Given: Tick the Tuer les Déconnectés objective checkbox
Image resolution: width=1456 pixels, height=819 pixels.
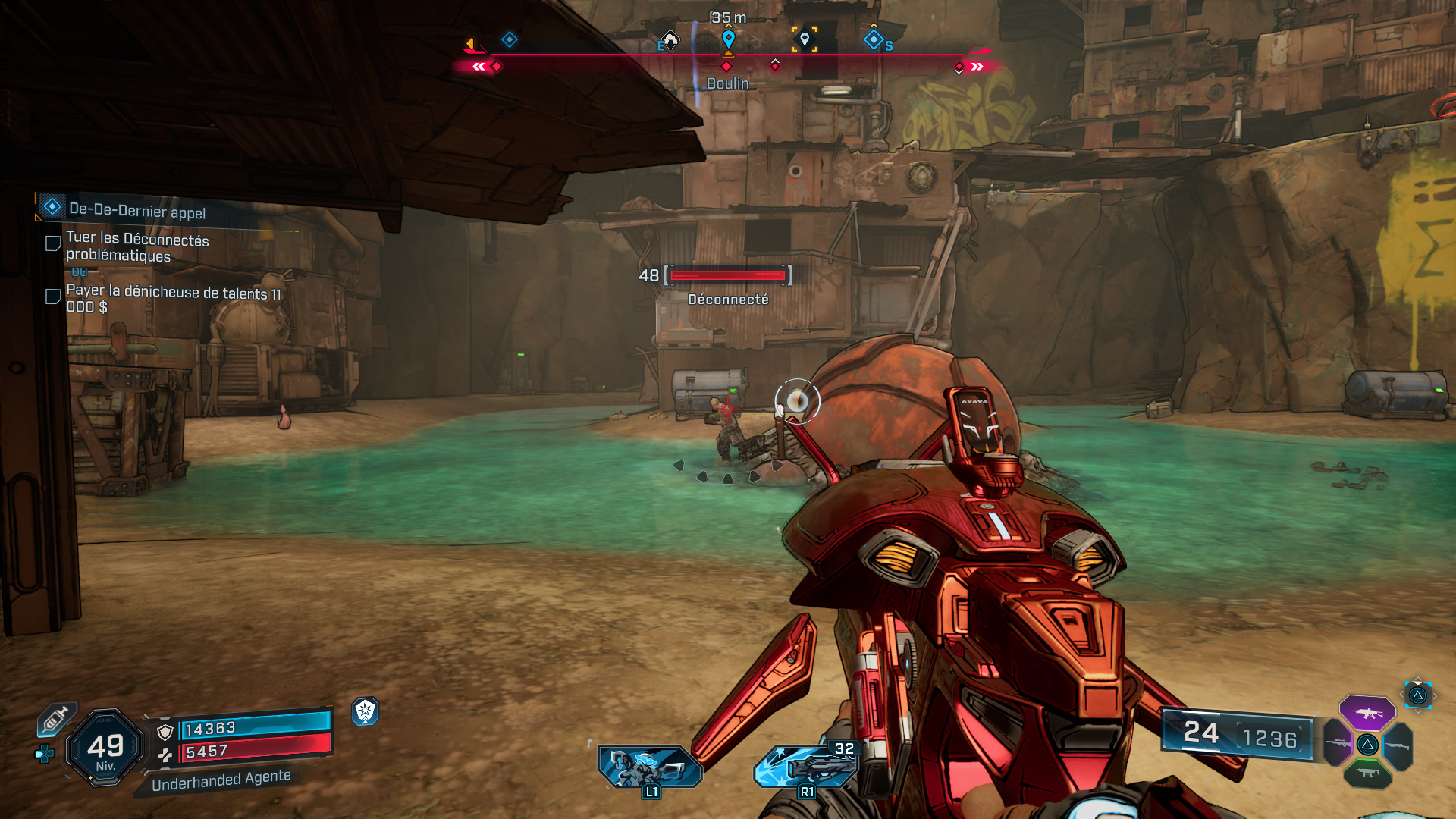Looking at the screenshot, I should [53, 243].
